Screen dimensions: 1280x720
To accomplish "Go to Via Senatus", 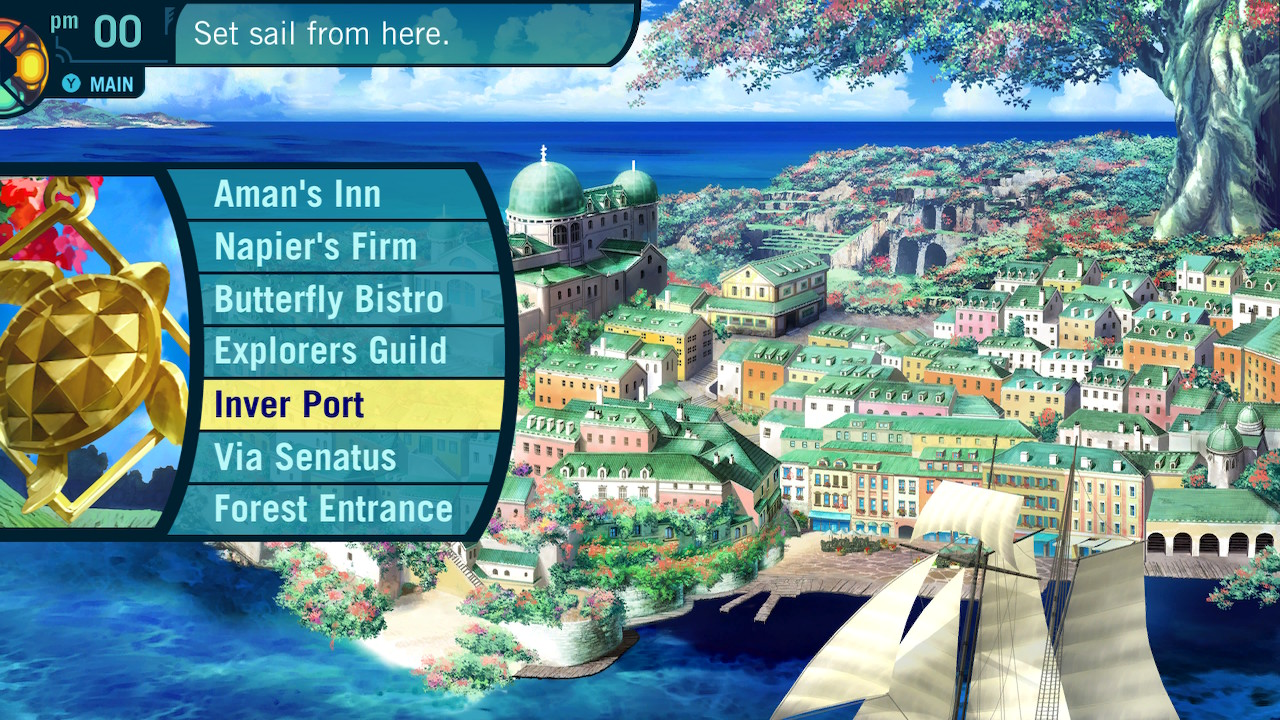I will coord(305,457).
